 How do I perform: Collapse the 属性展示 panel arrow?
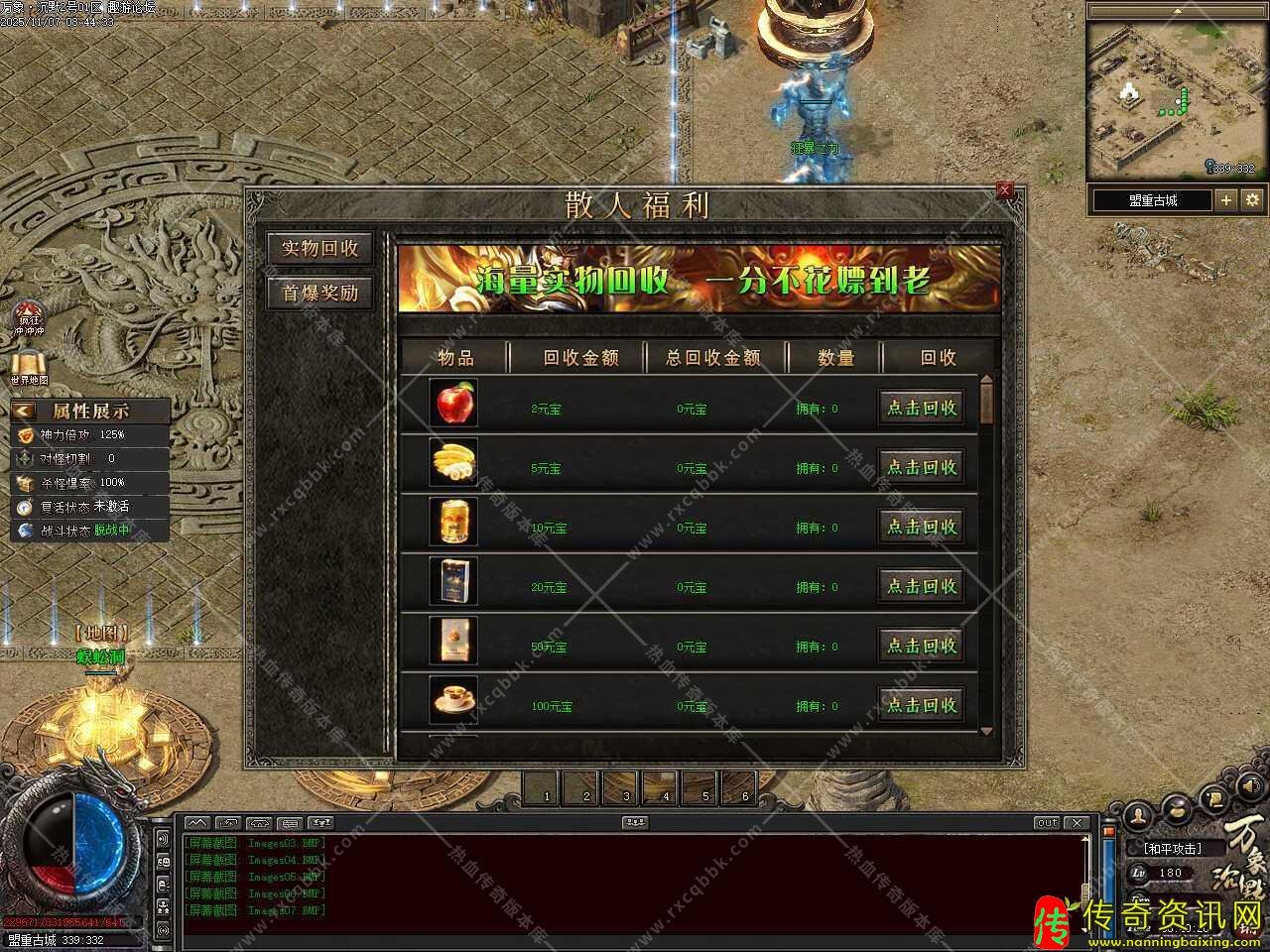pos(24,411)
